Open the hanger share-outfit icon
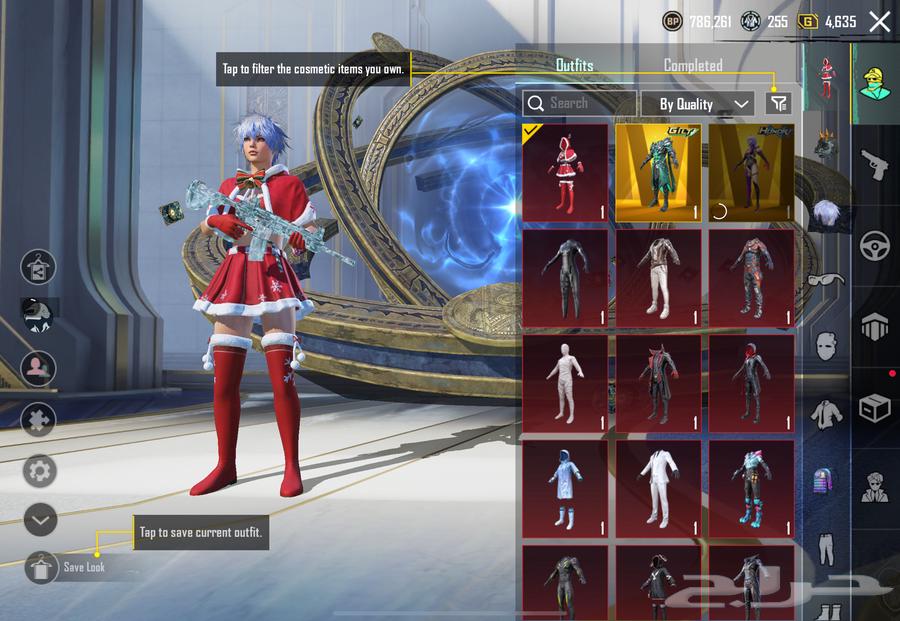This screenshot has height=621, width=900. (39, 267)
